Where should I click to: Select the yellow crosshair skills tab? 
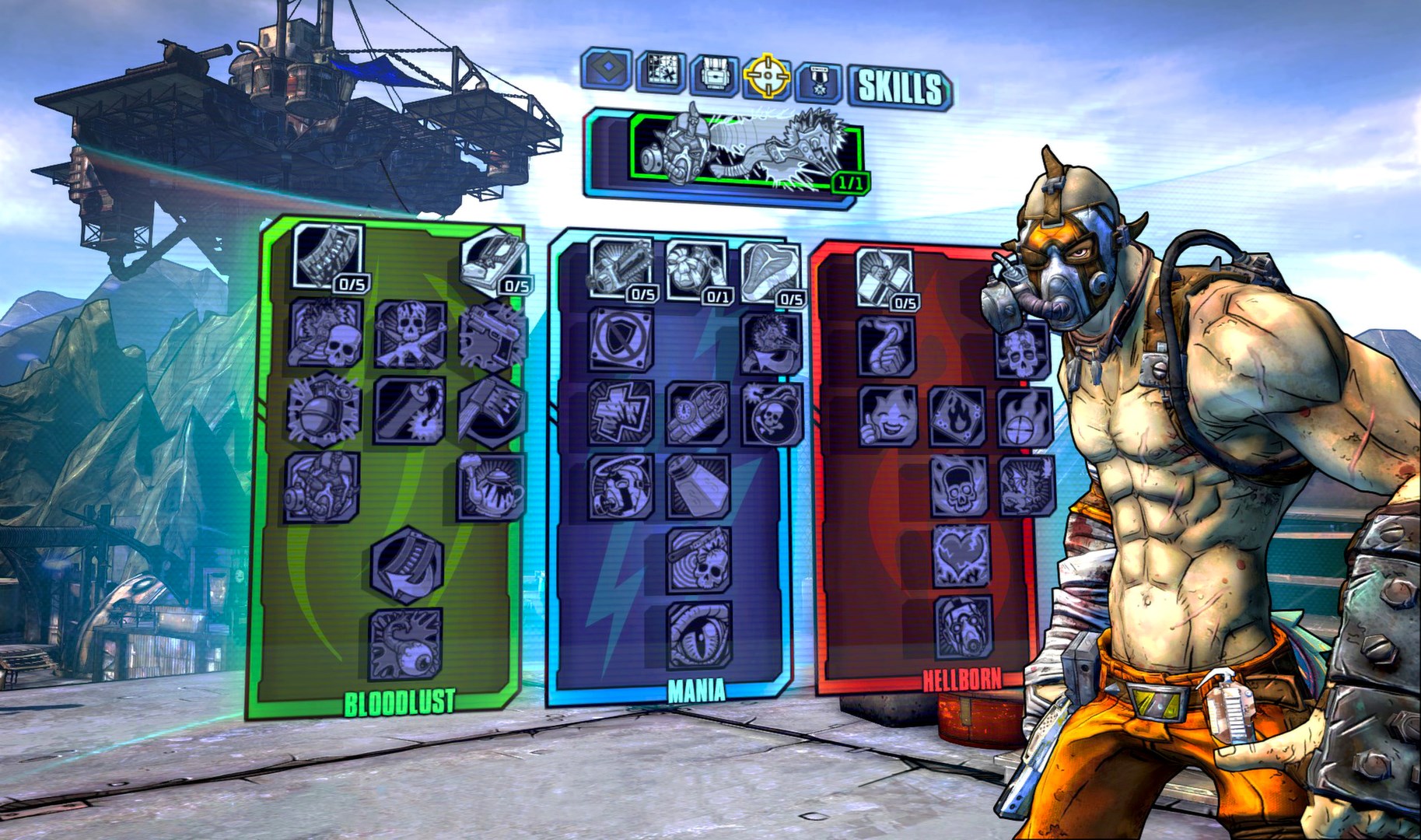(x=767, y=77)
